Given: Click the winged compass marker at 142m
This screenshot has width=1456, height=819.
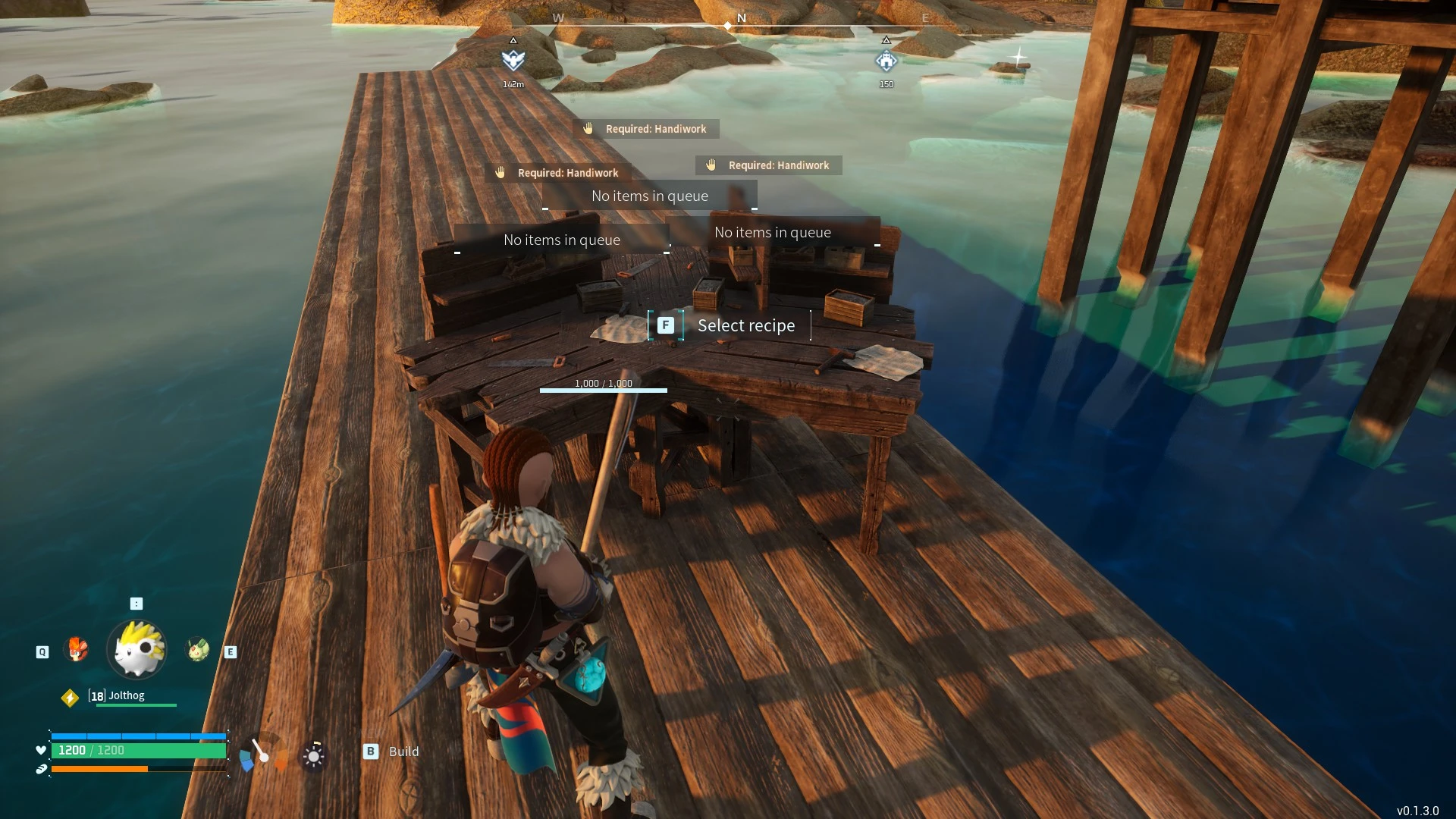Looking at the screenshot, I should [x=513, y=60].
